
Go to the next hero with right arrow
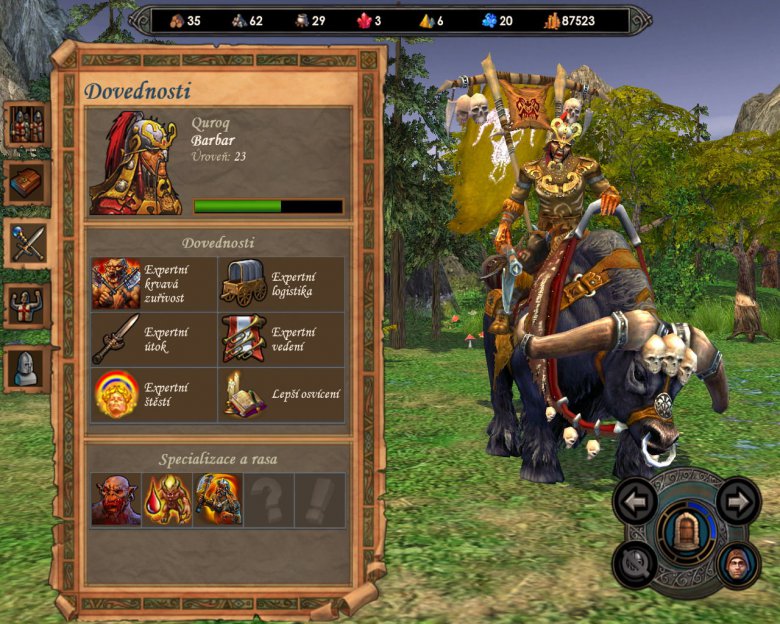[x=738, y=501]
